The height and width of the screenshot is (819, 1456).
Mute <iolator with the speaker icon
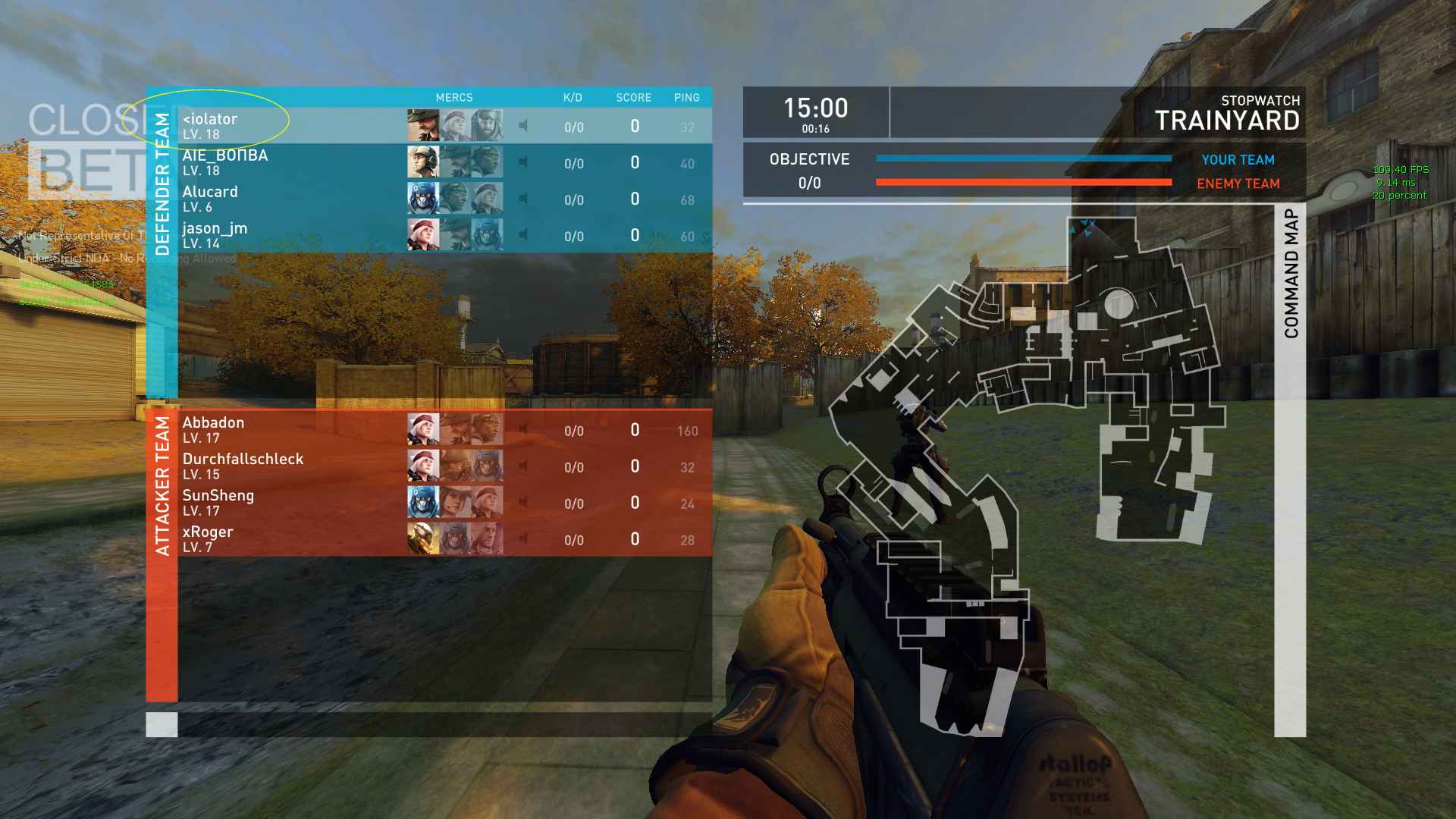[523, 126]
